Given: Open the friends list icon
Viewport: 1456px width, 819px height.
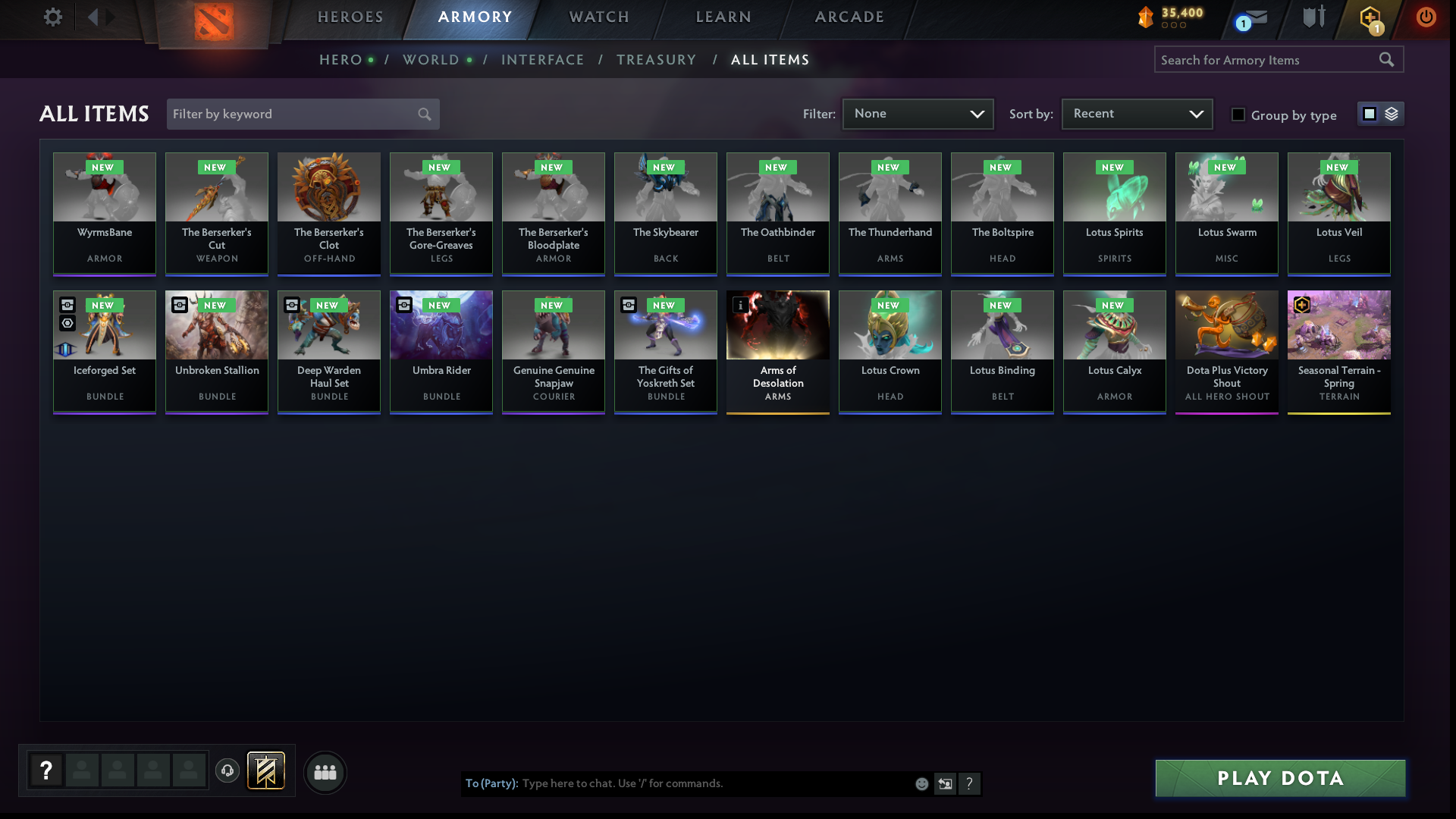Looking at the screenshot, I should click(x=325, y=773).
